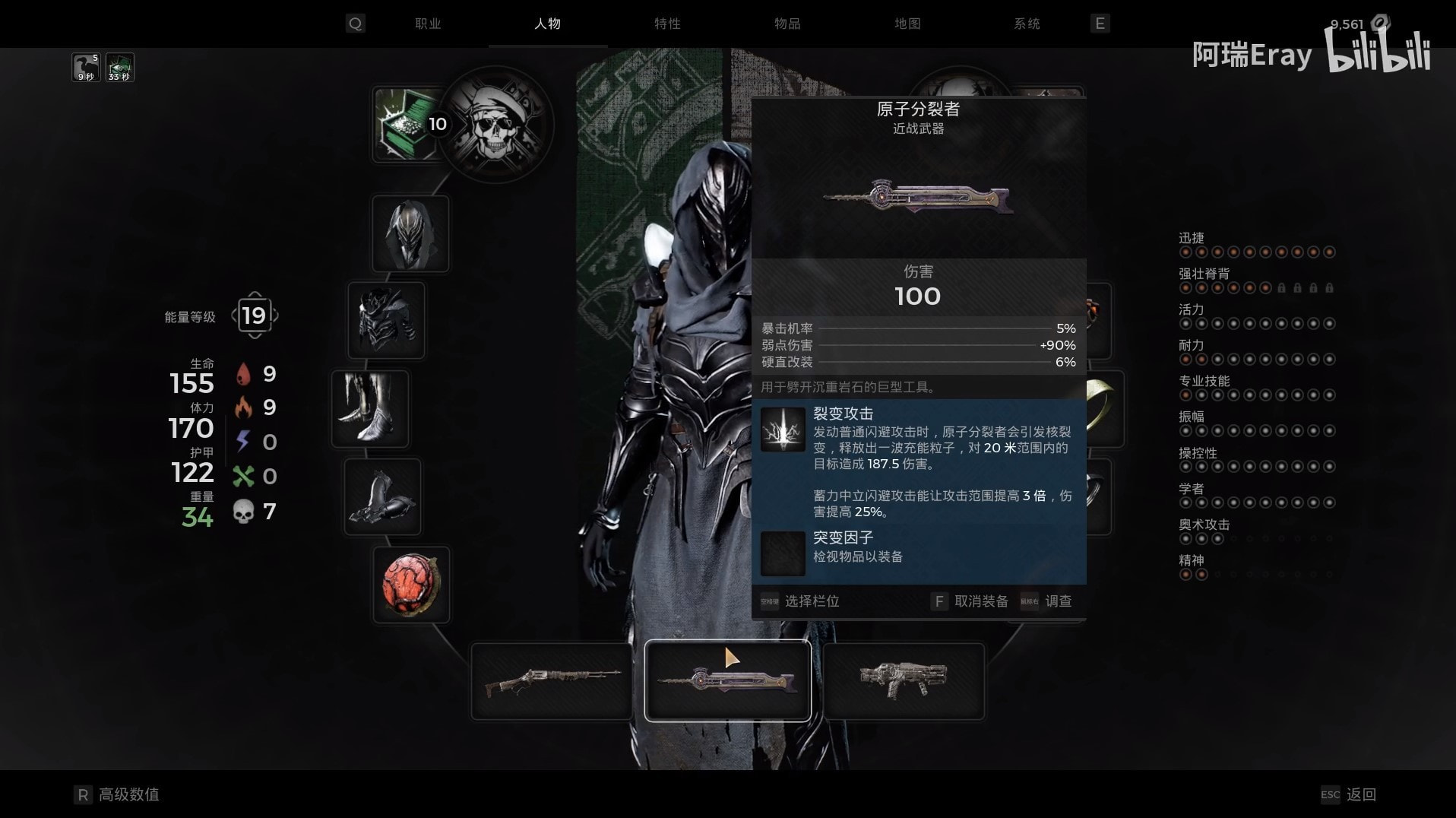This screenshot has width=1456, height=818.
Task: Go to the 地图 tab
Action: pyautogui.click(x=907, y=24)
